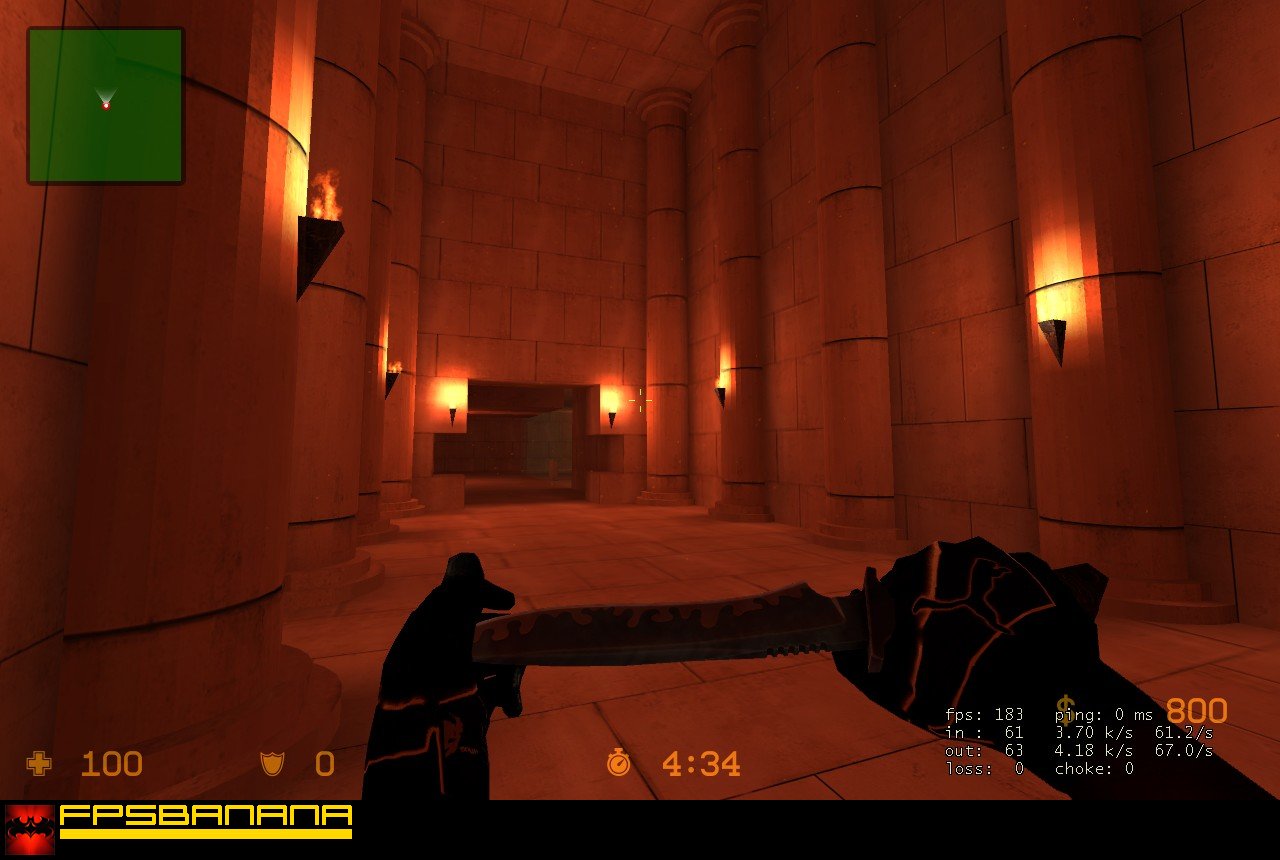Click the loss value in the net graph
The width and height of the screenshot is (1280, 860).
click(985, 769)
